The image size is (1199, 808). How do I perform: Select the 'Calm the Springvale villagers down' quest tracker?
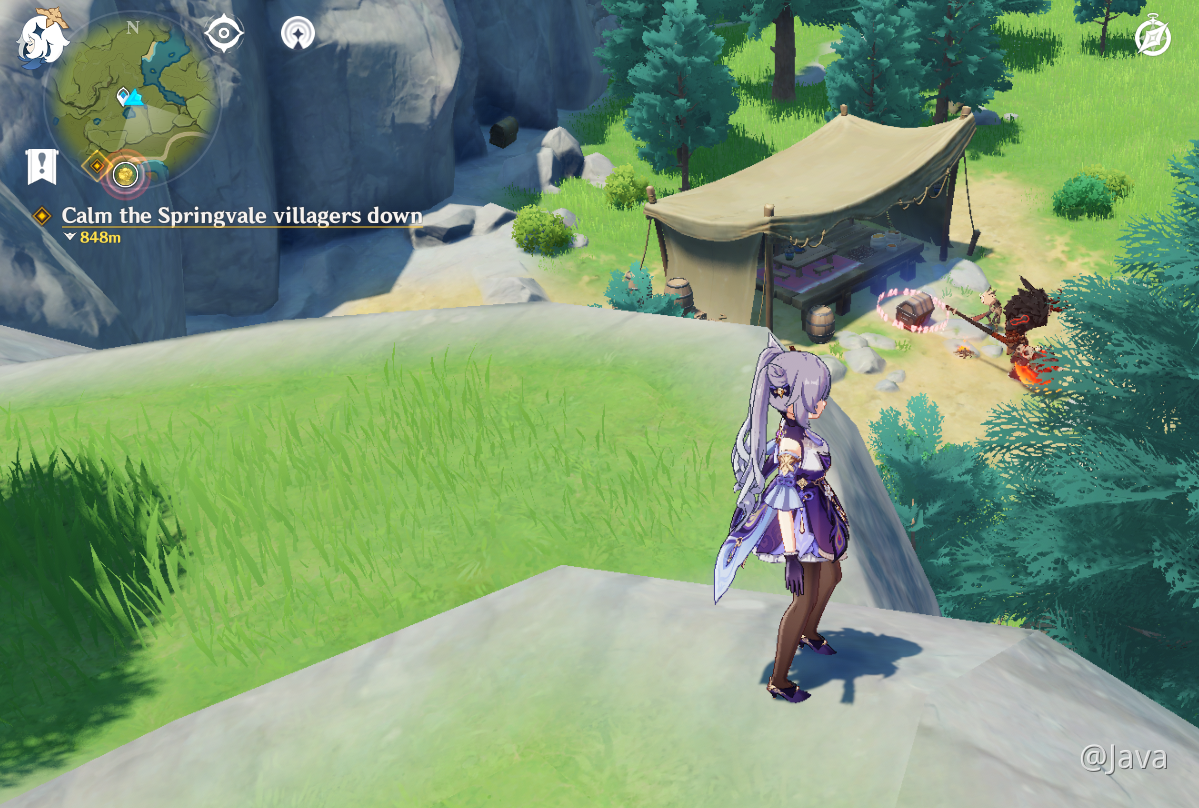click(241, 216)
